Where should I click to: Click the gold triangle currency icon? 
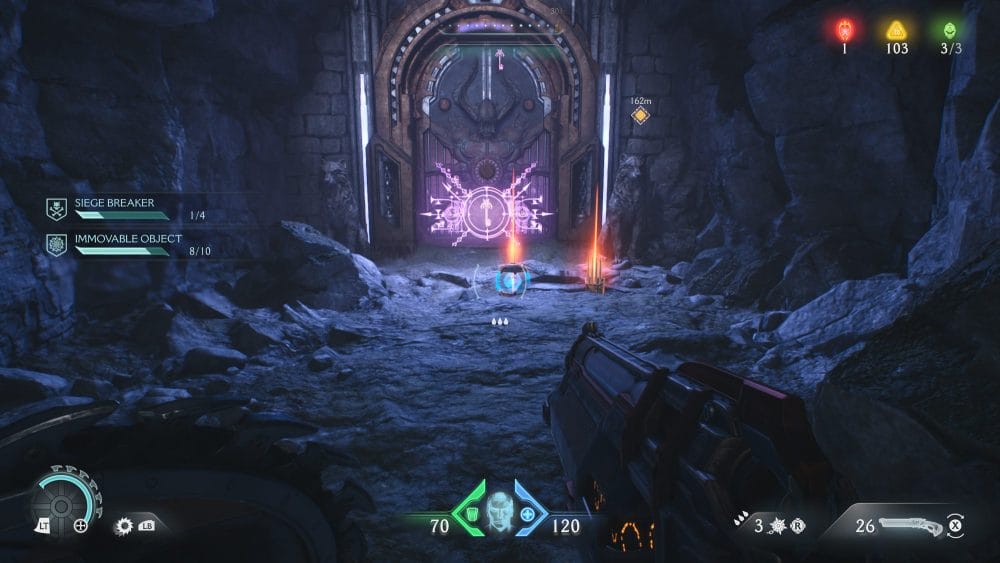[x=896, y=30]
